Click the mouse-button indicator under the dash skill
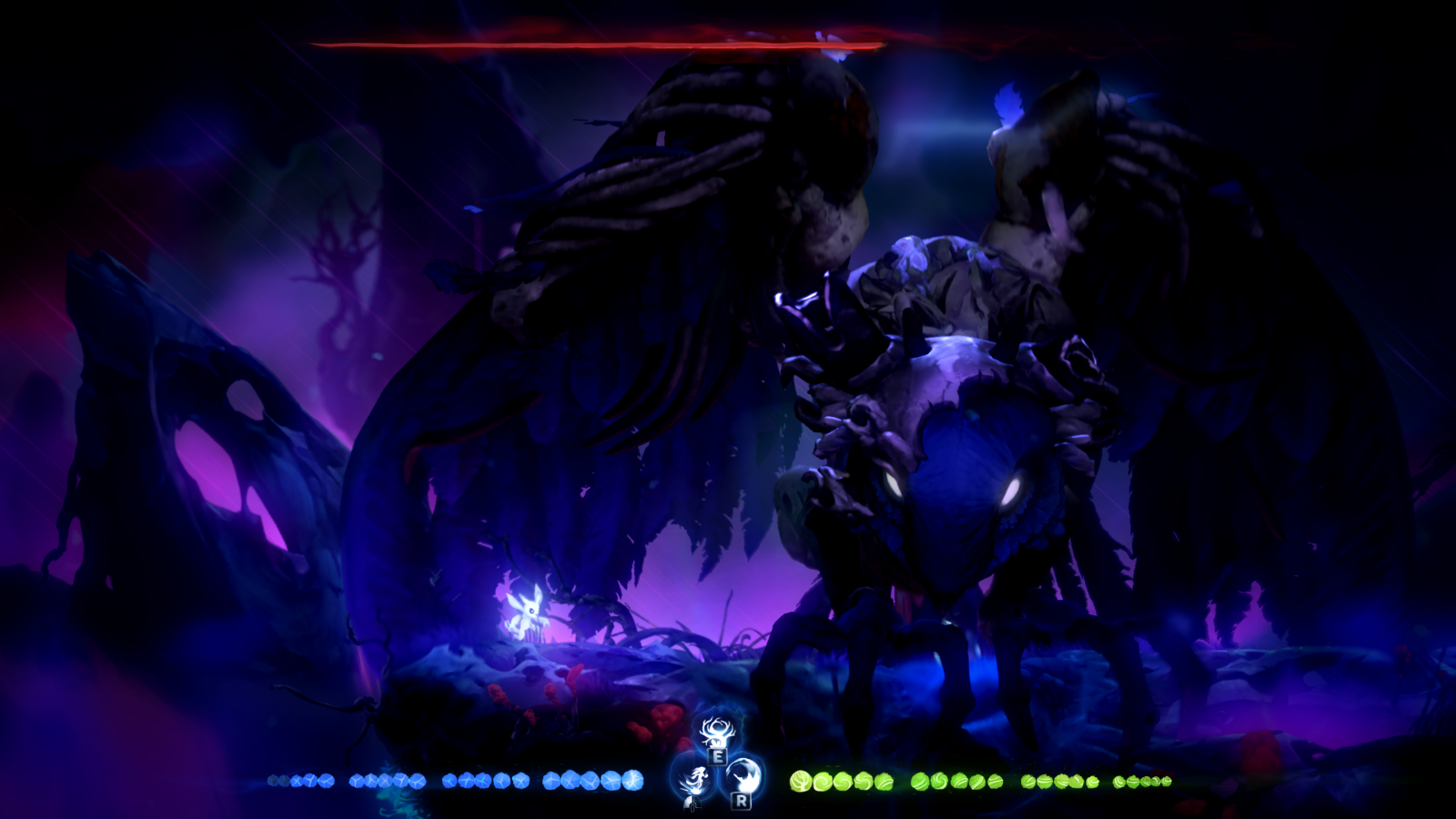 (693, 803)
